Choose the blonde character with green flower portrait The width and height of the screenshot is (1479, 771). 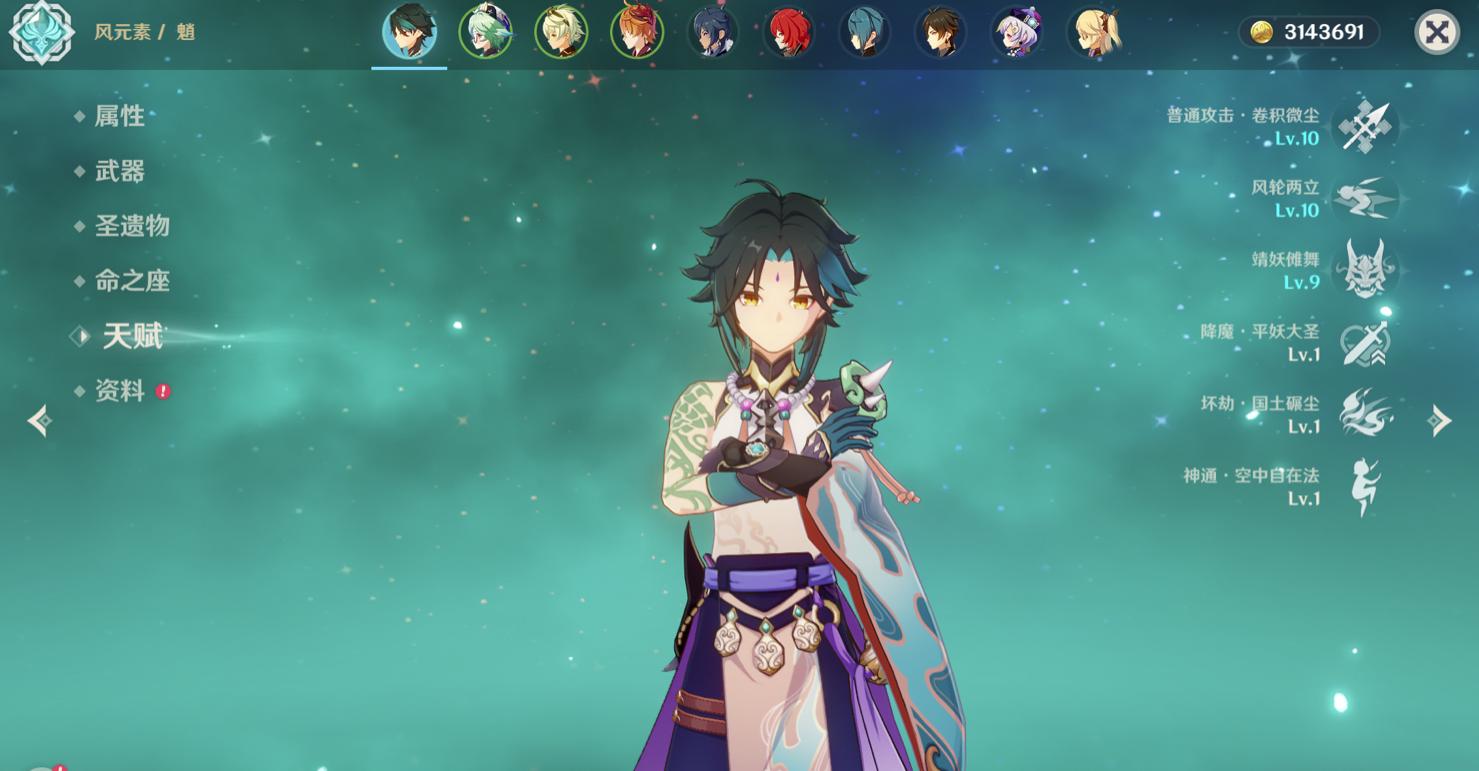(x=561, y=32)
